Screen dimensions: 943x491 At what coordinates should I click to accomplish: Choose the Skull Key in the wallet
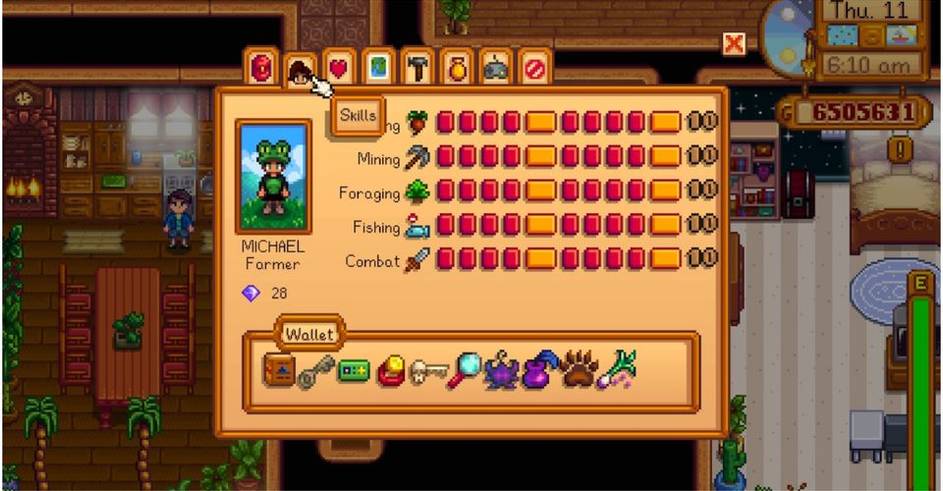pos(428,372)
